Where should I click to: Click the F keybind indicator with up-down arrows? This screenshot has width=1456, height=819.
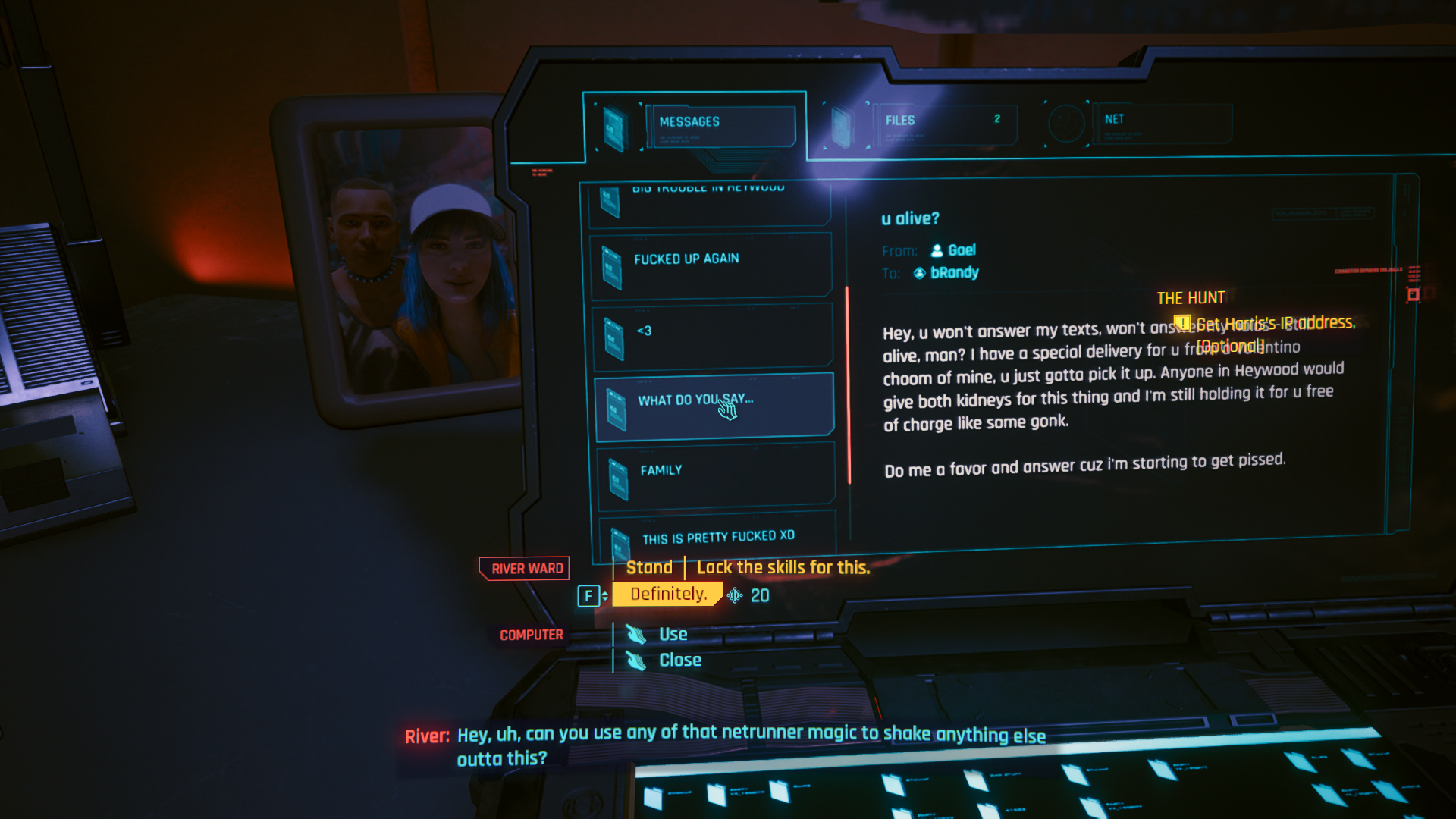(x=588, y=596)
